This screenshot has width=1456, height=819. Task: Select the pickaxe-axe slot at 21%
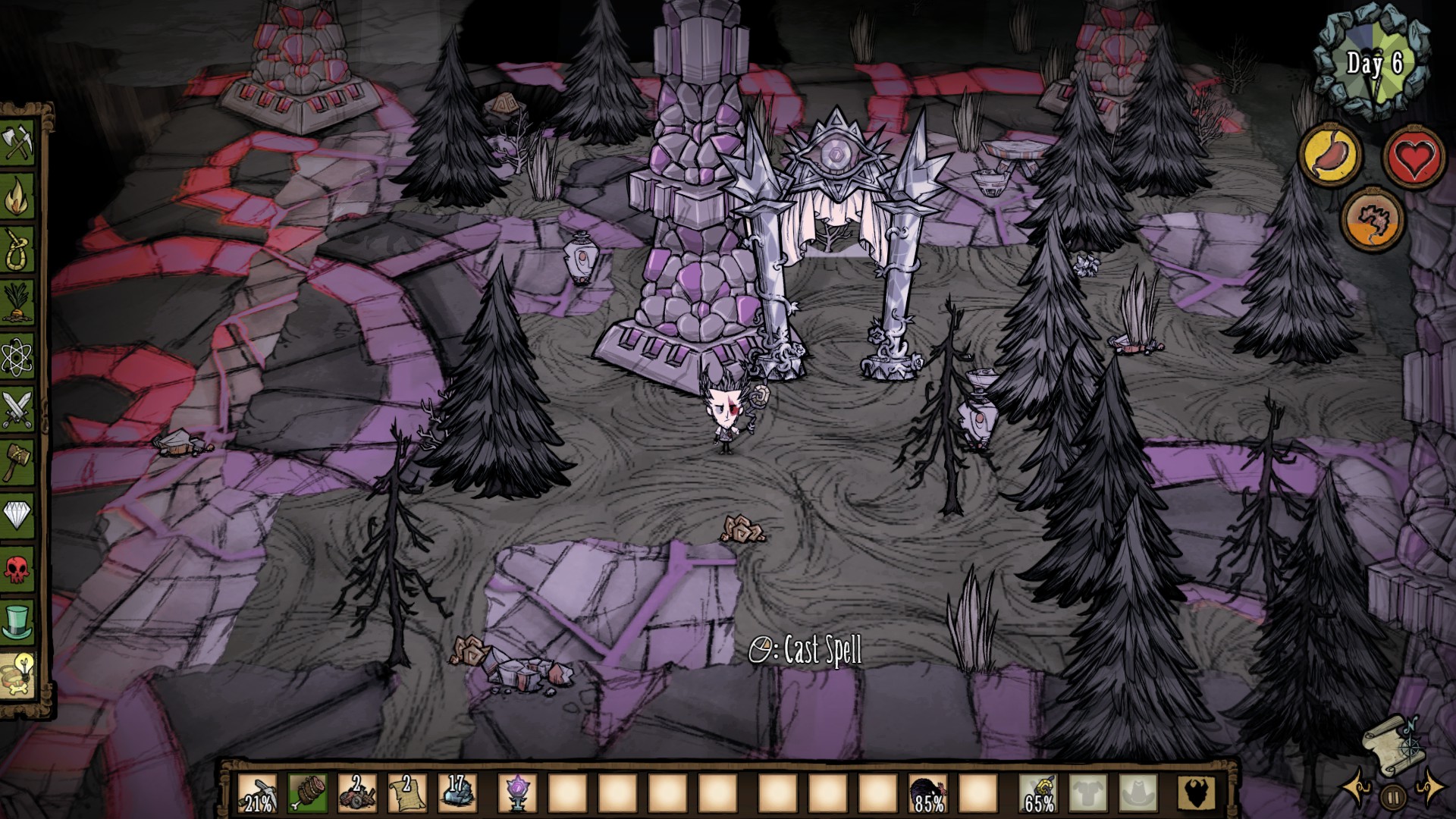[258, 793]
